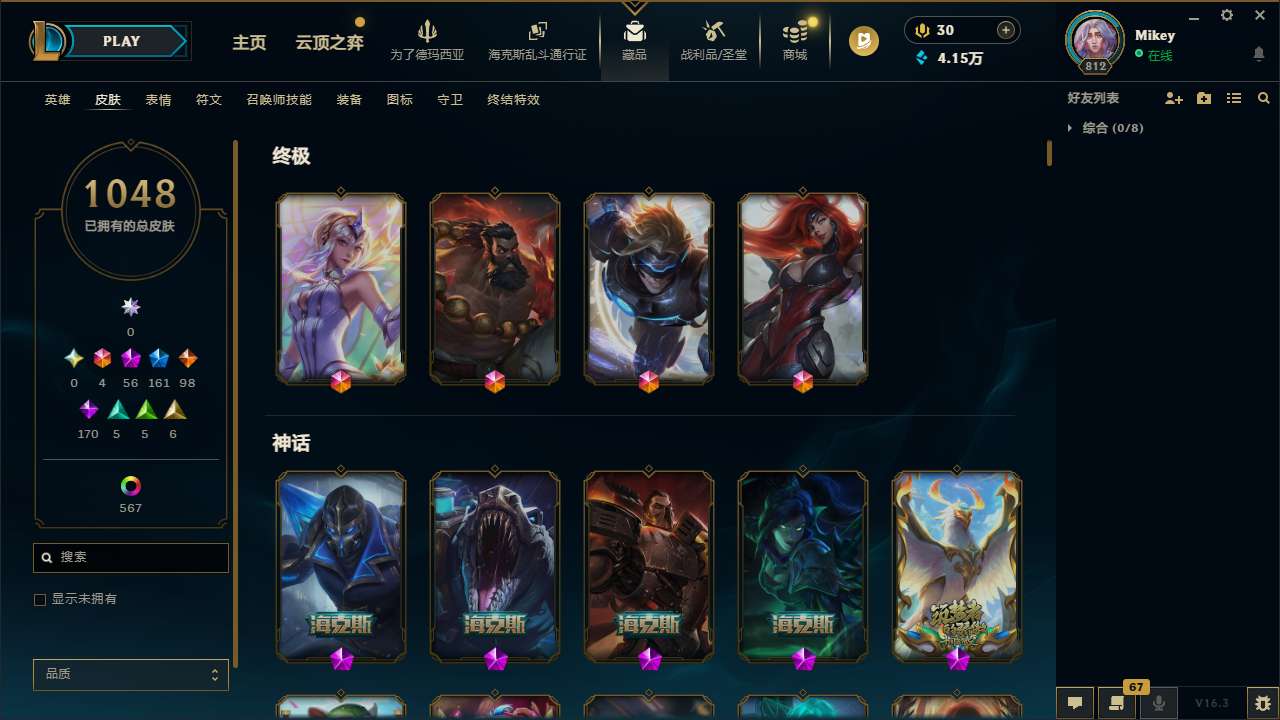1280x720 pixels.
Task: Click the PLAY button
Action: click(120, 41)
